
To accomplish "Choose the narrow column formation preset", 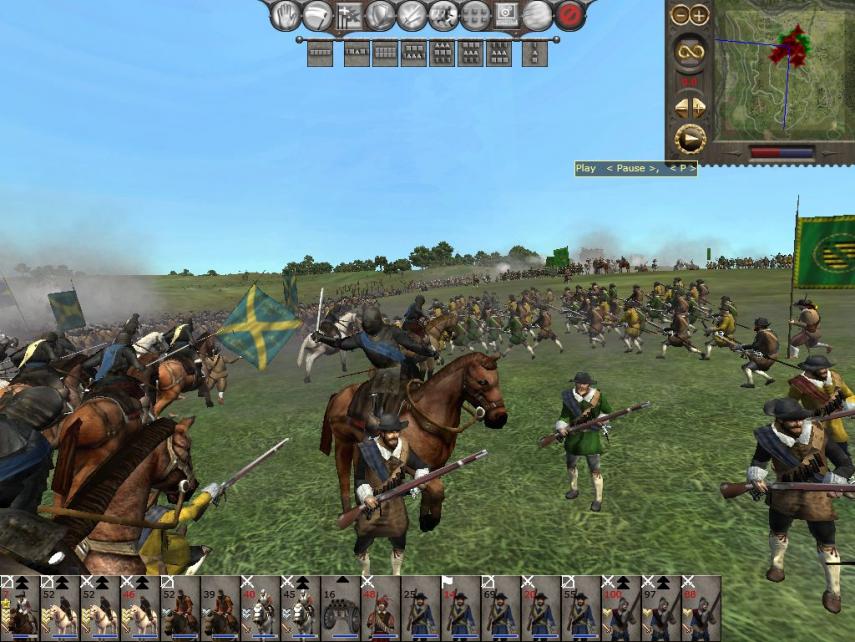I will pos(535,53).
